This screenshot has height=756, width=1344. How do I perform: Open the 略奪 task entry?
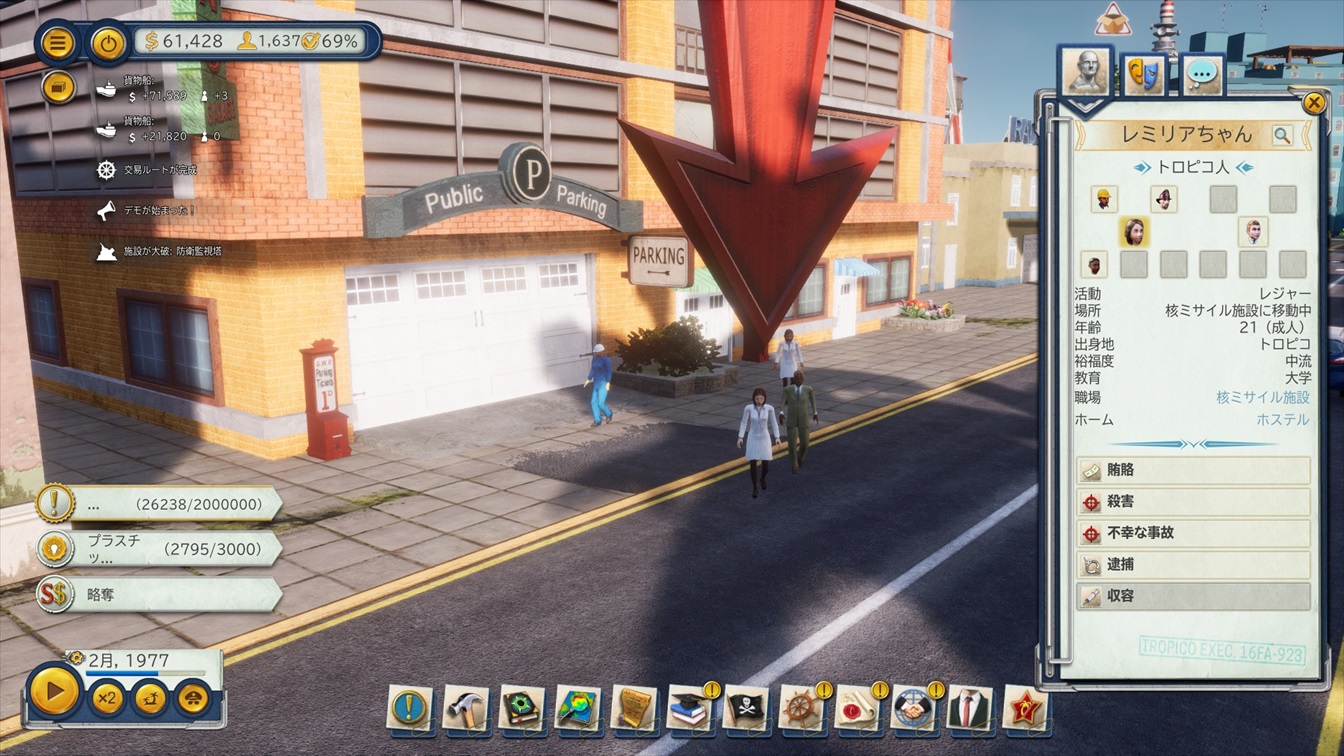pos(160,594)
